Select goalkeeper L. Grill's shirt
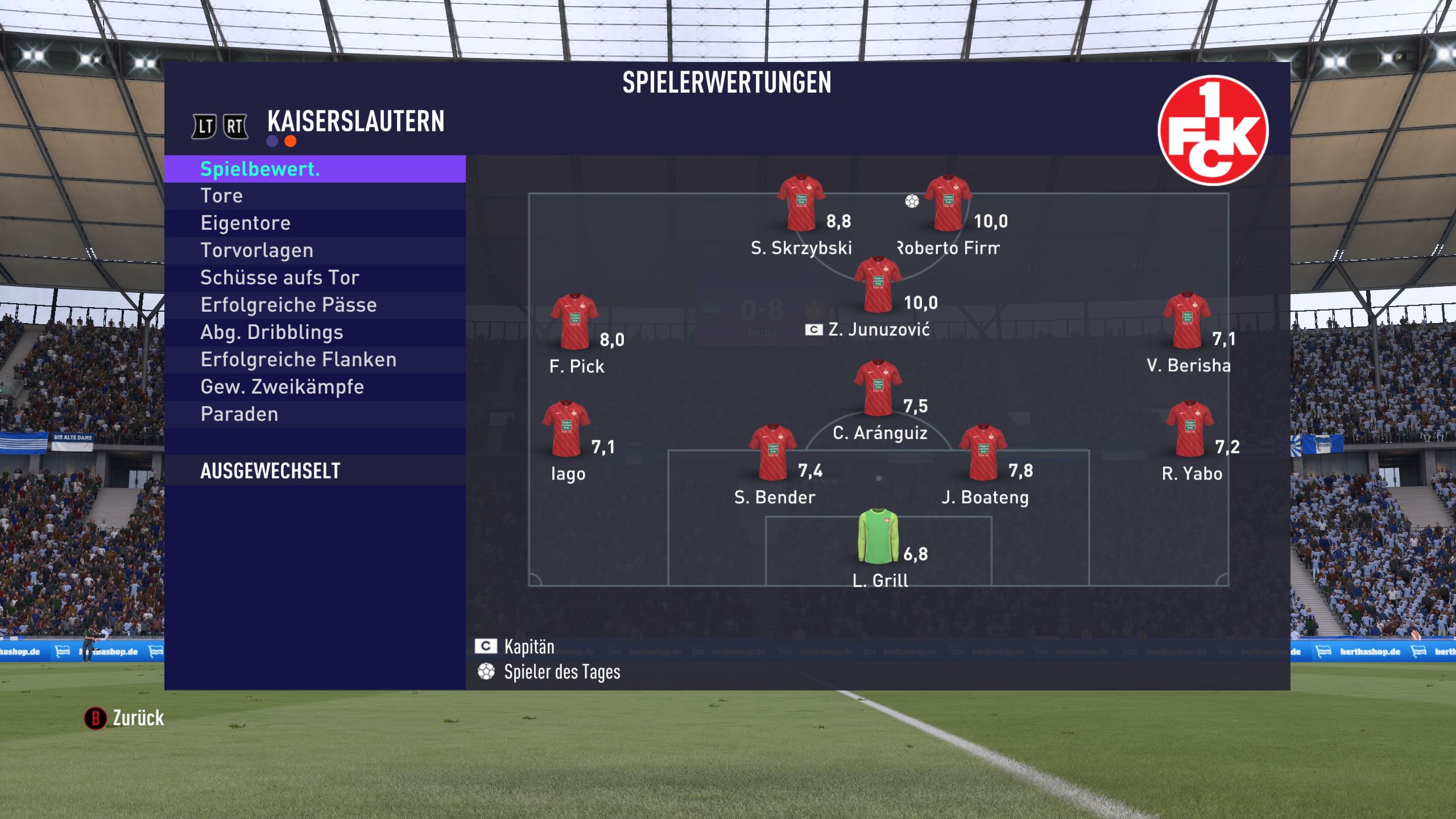This screenshot has width=1456, height=819. [878, 536]
